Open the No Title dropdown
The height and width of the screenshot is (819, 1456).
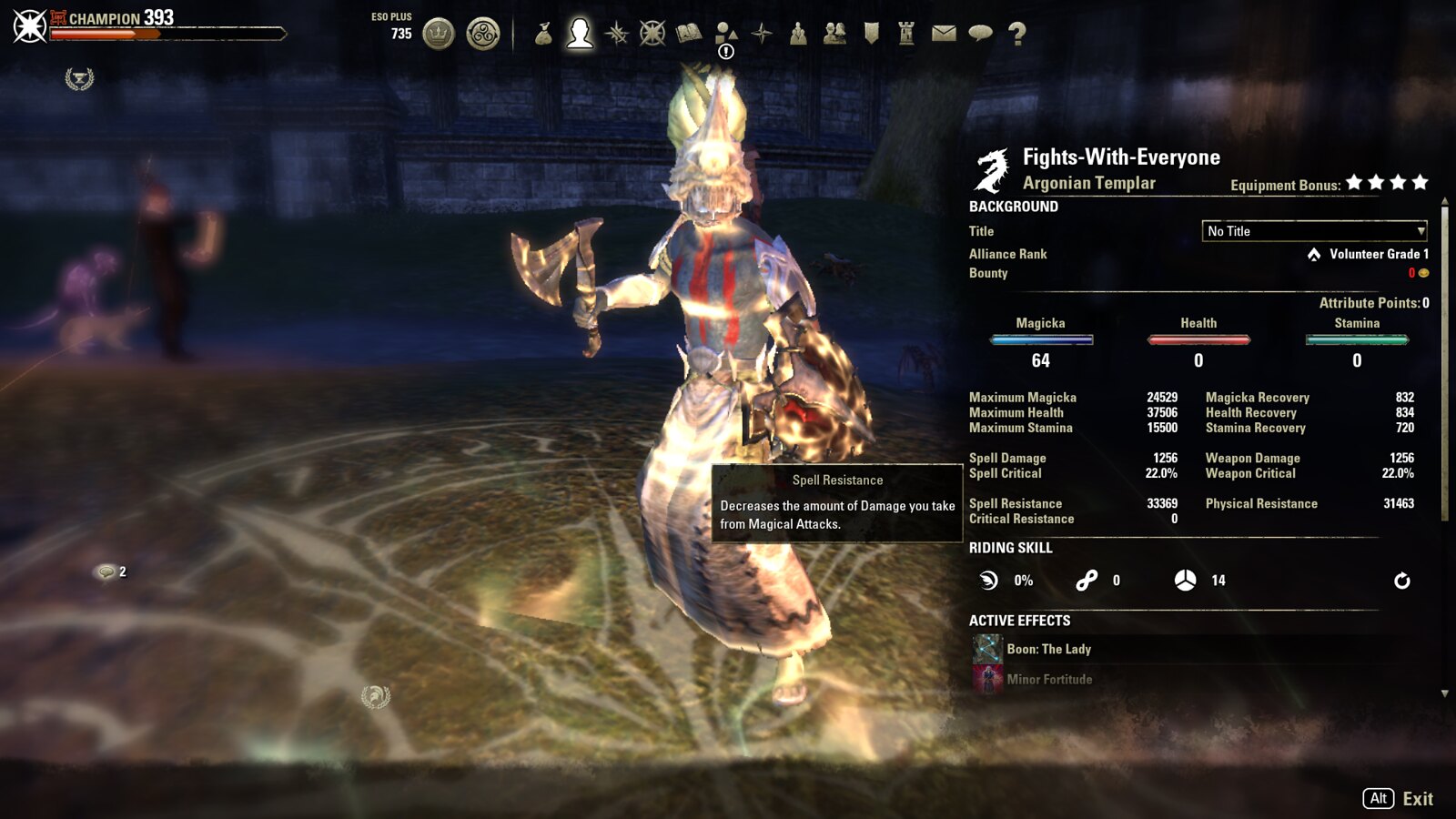(x=1314, y=230)
